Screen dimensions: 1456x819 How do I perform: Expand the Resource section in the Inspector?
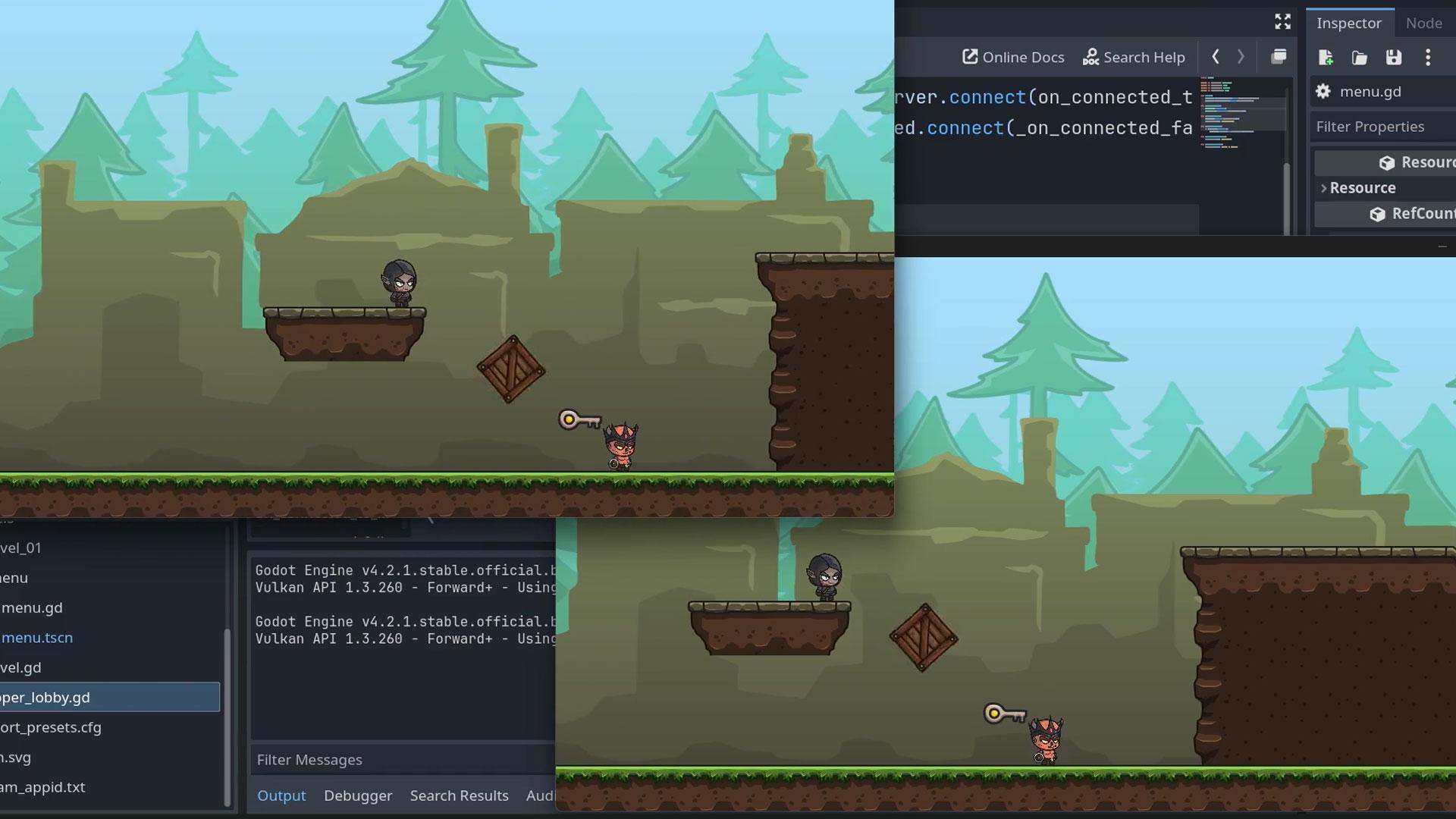coord(1325,187)
